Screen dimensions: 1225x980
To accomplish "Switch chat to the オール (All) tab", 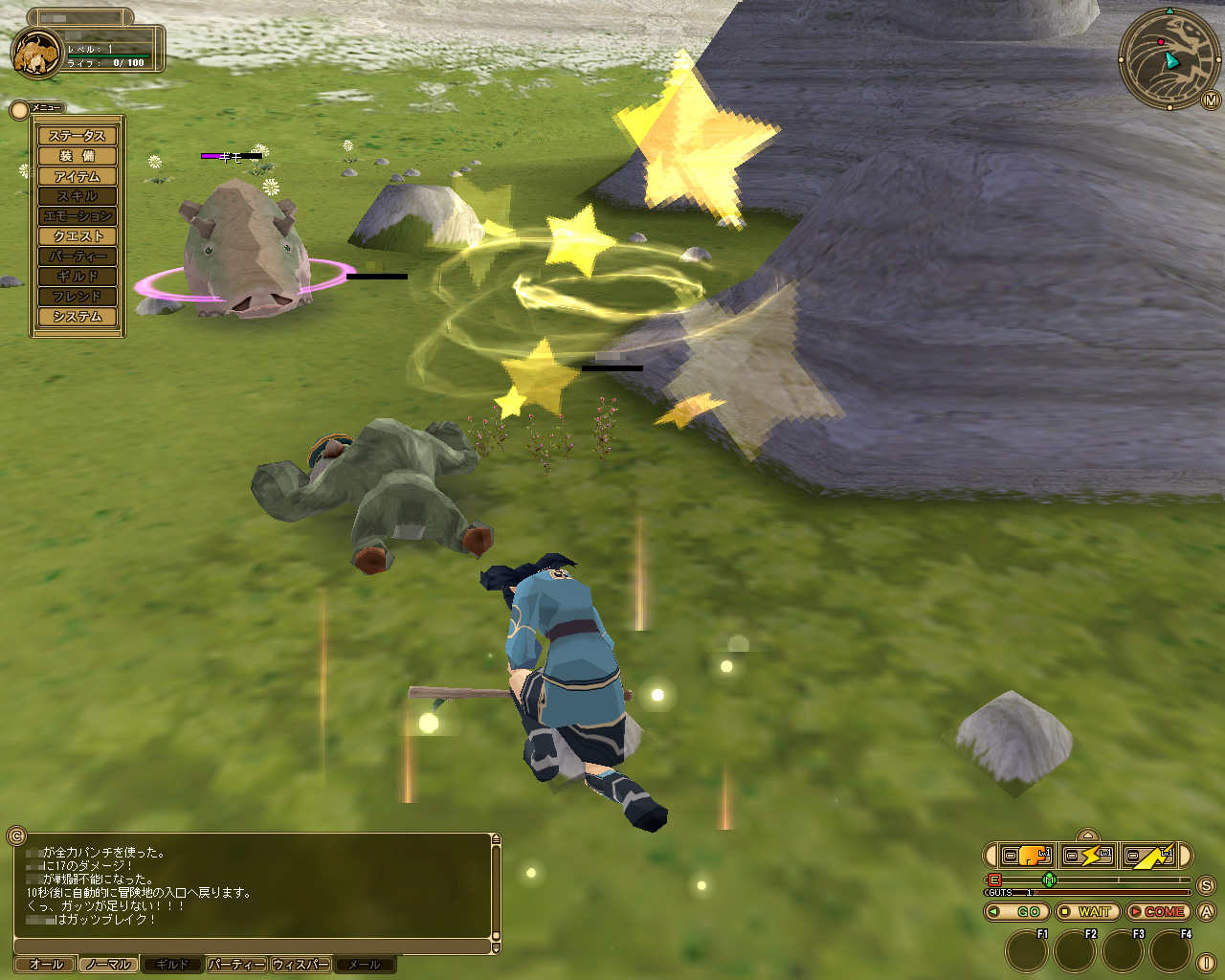I will [46, 965].
